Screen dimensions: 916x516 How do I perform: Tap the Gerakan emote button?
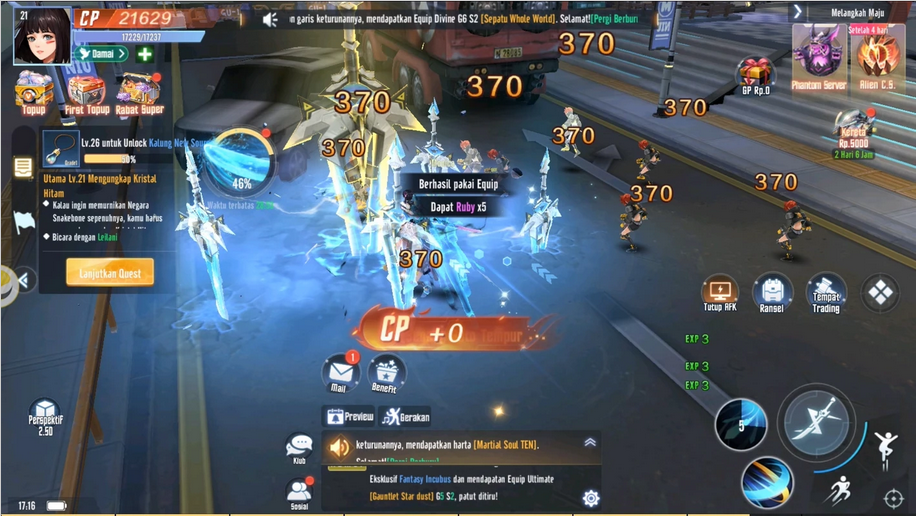pos(406,417)
